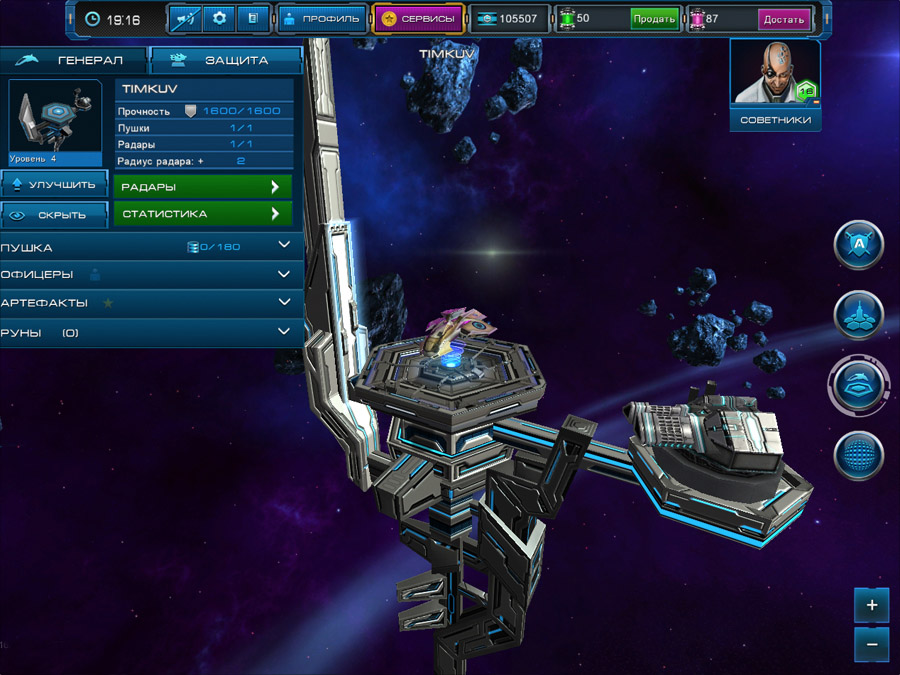Image resolution: width=900 pixels, height=675 pixels.
Task: Expand the Артефакты artifacts row
Action: [150, 302]
